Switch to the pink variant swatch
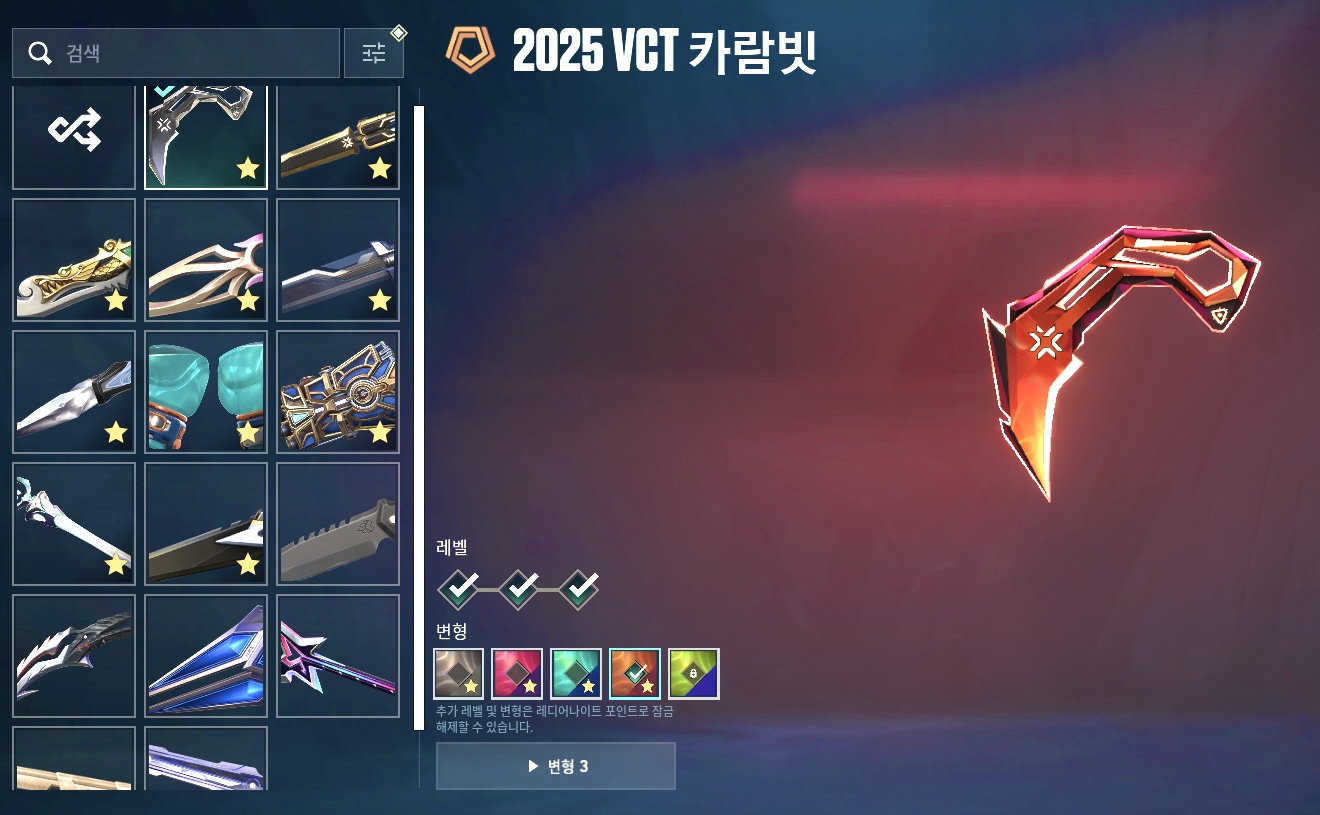 [x=517, y=674]
